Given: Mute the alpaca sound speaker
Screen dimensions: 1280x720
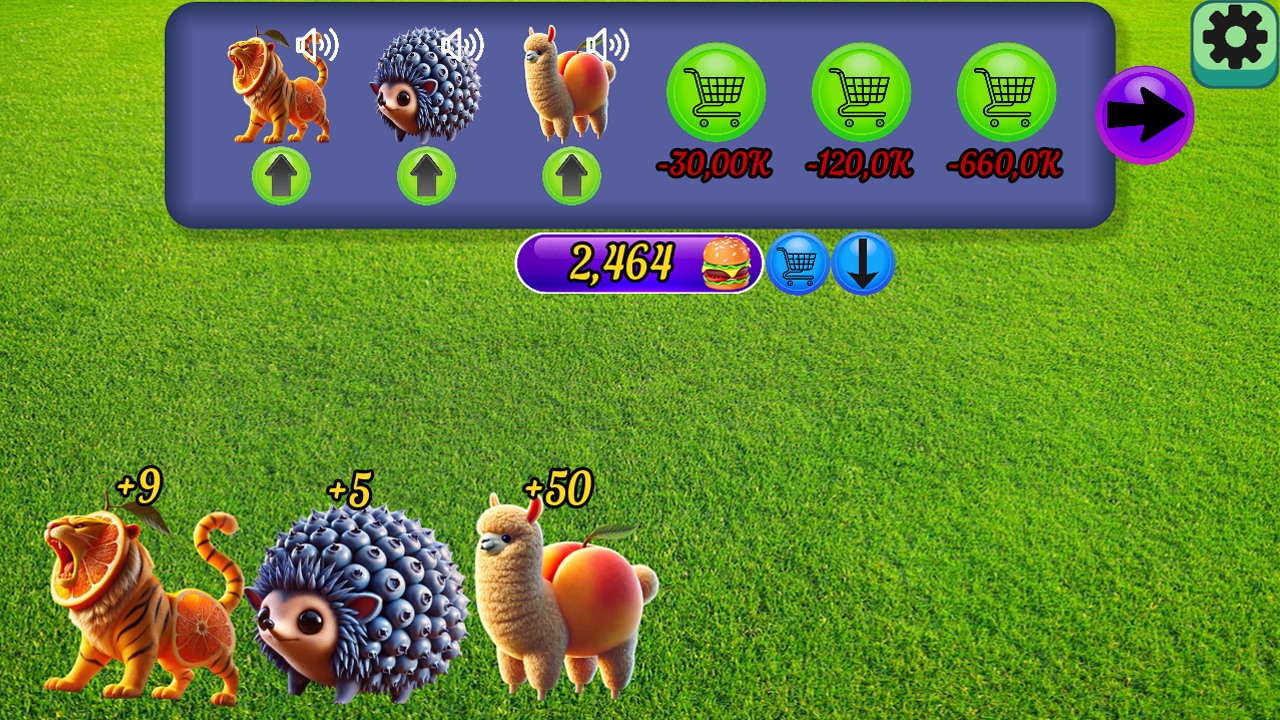Looking at the screenshot, I should (x=607, y=47).
